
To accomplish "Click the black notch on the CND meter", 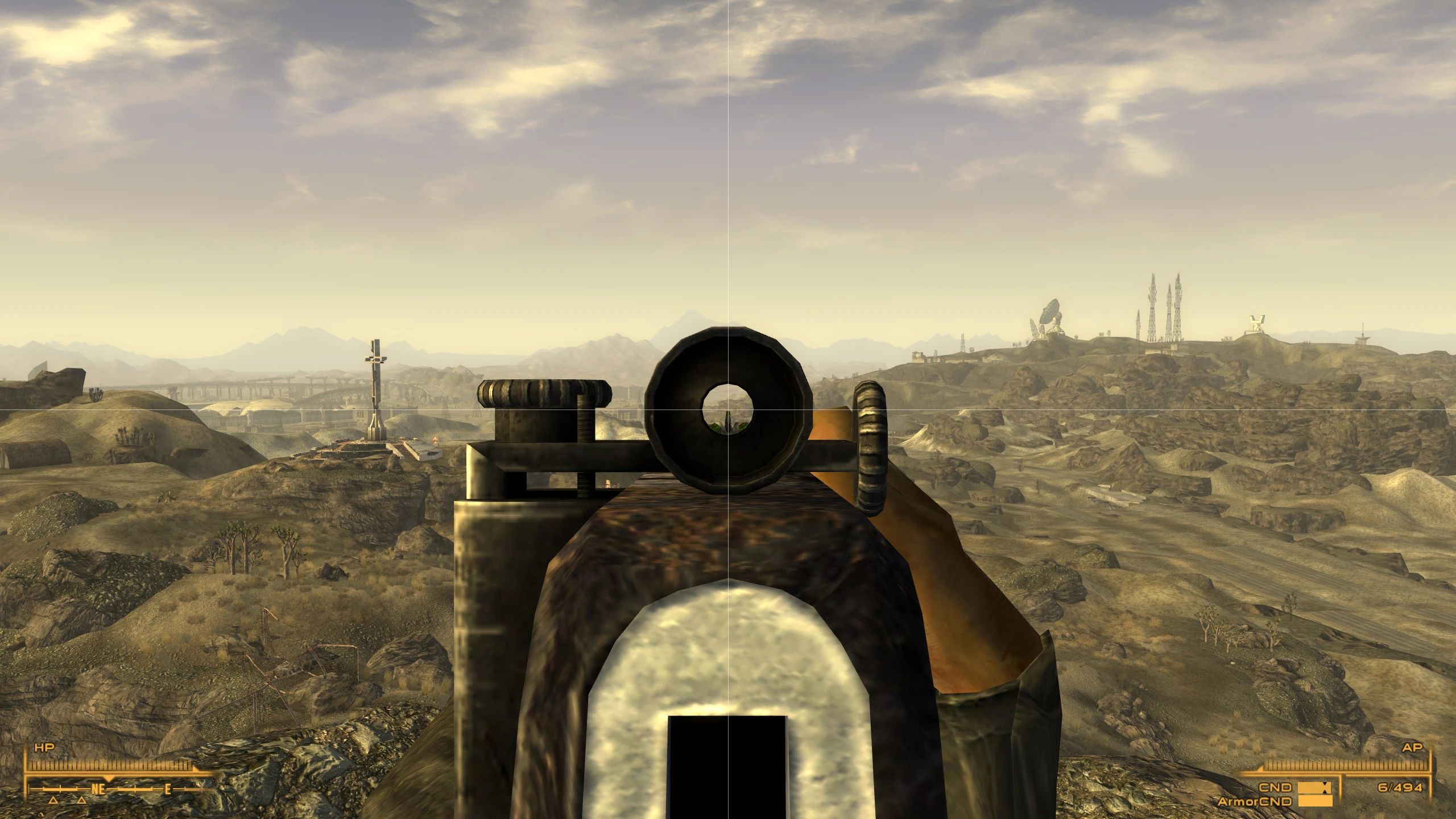I will point(1326,789).
